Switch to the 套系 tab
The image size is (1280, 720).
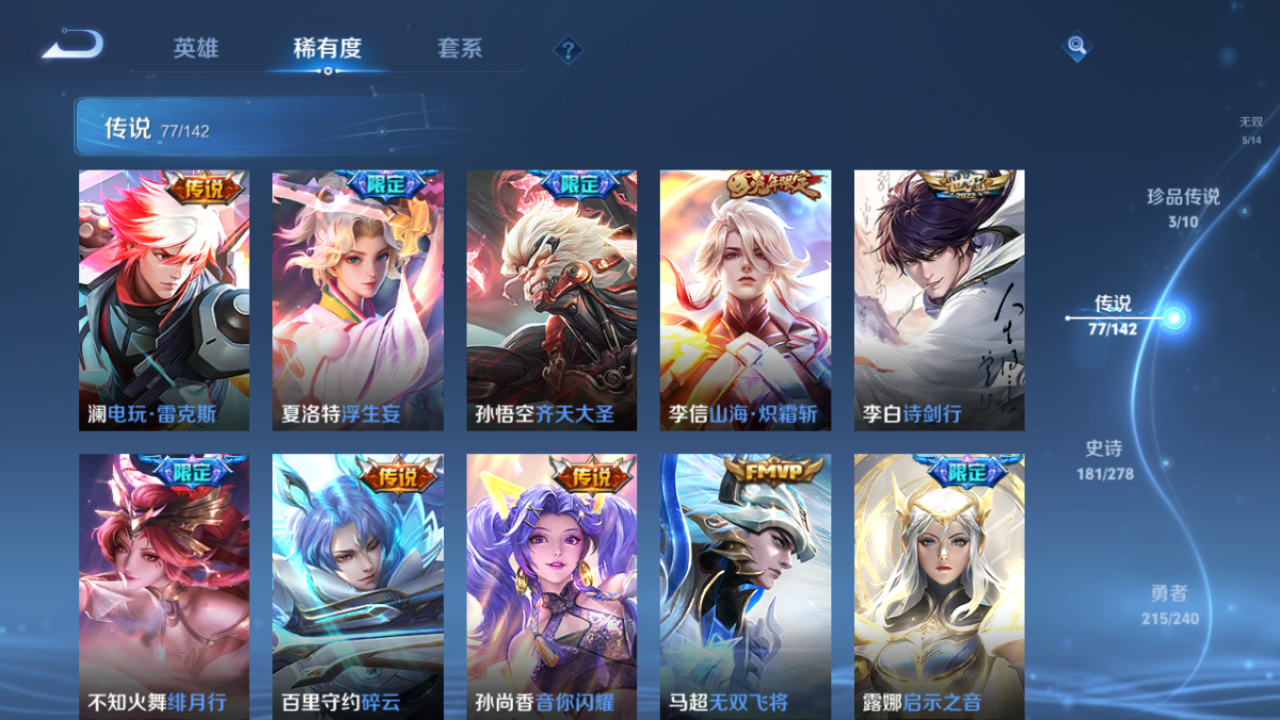461,48
